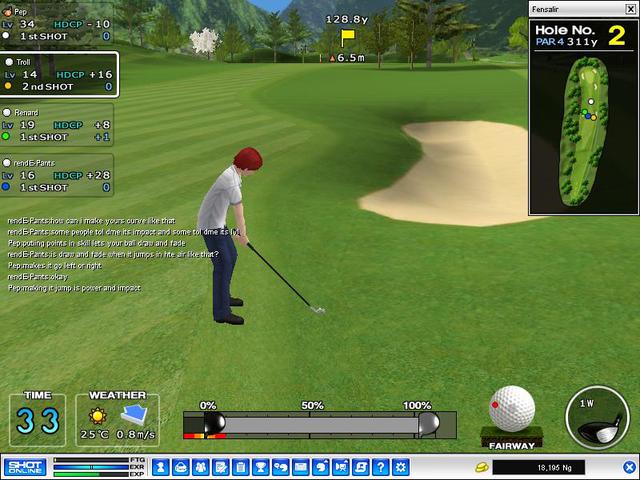Open the group of people icon

pyautogui.click(x=200, y=467)
